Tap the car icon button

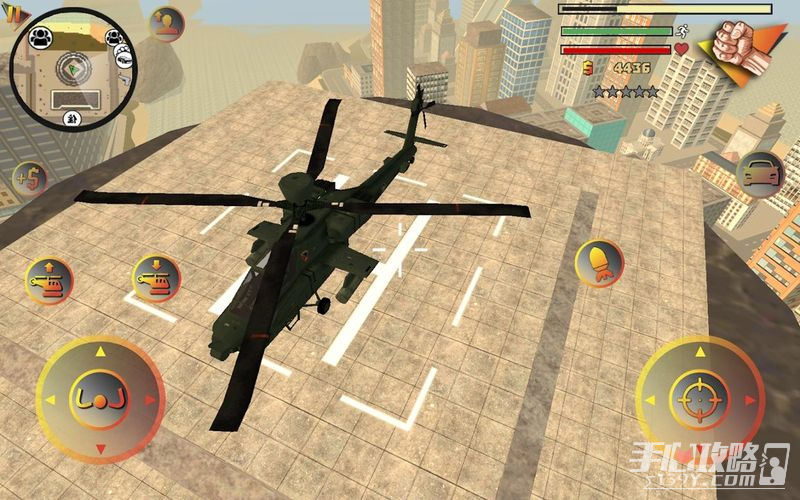(x=761, y=174)
